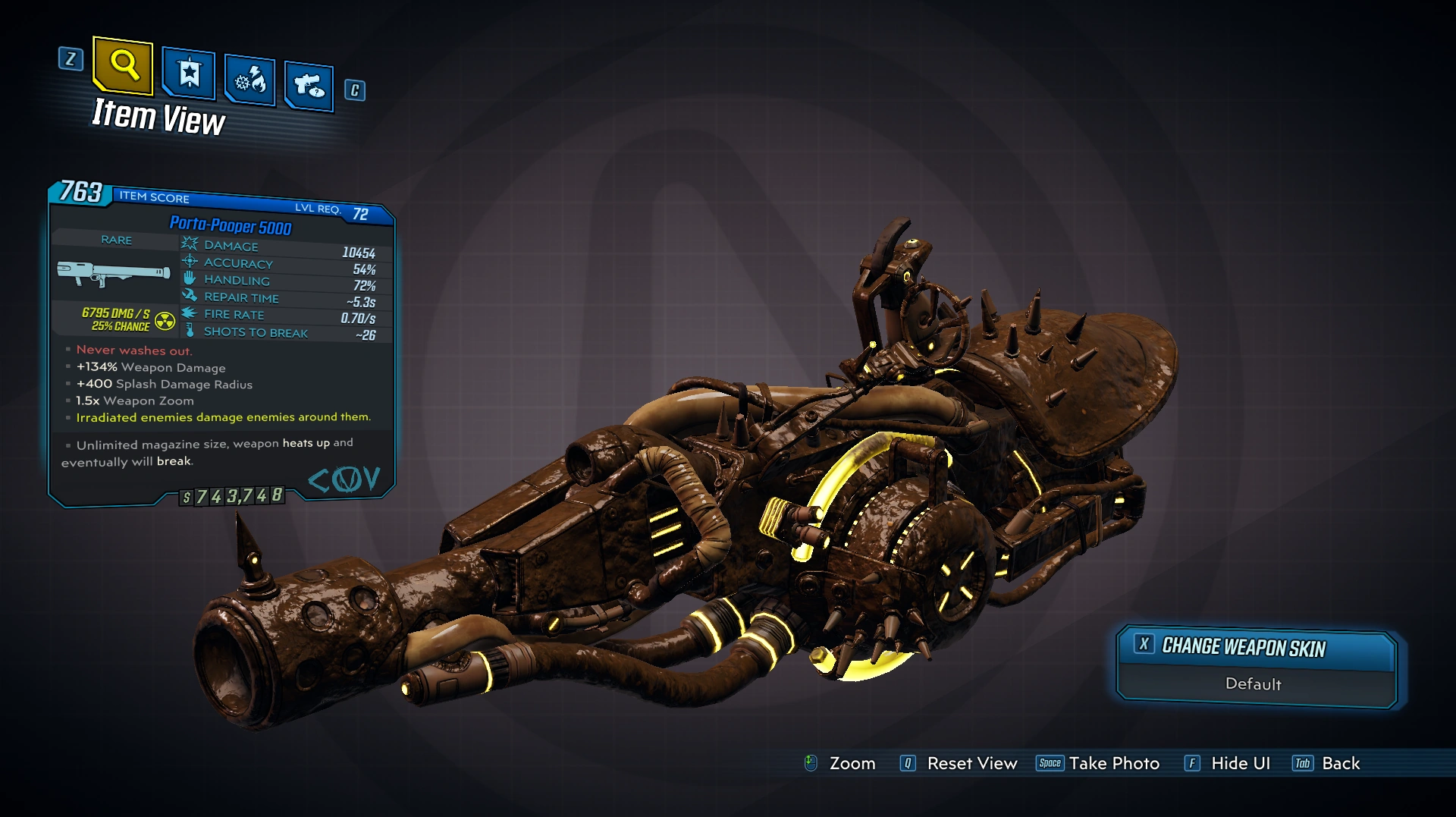This screenshot has height=817, width=1456.
Task: Open the gear and flame tab
Action: 249,80
